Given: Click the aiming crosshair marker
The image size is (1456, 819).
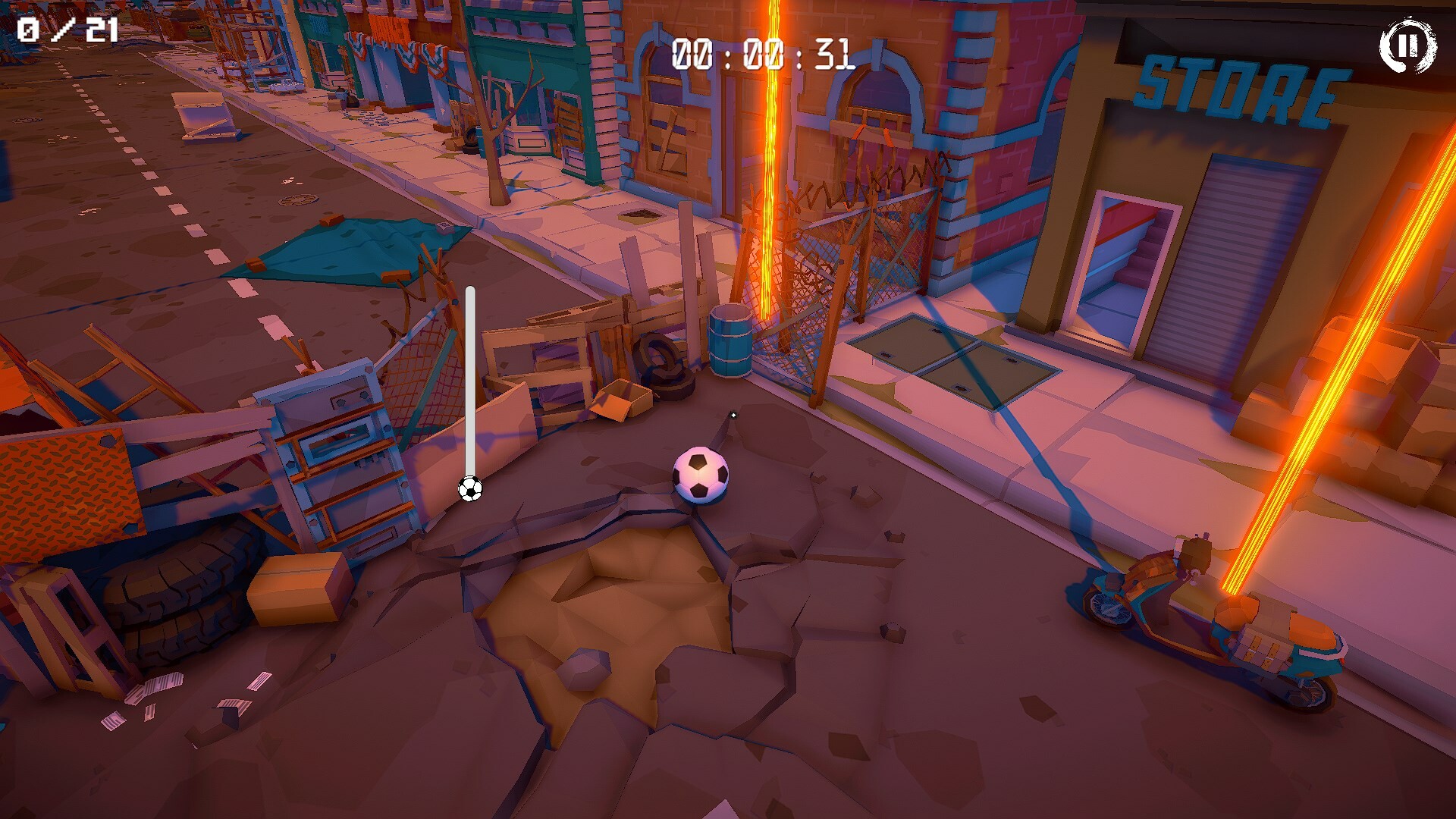Looking at the screenshot, I should 734,416.
